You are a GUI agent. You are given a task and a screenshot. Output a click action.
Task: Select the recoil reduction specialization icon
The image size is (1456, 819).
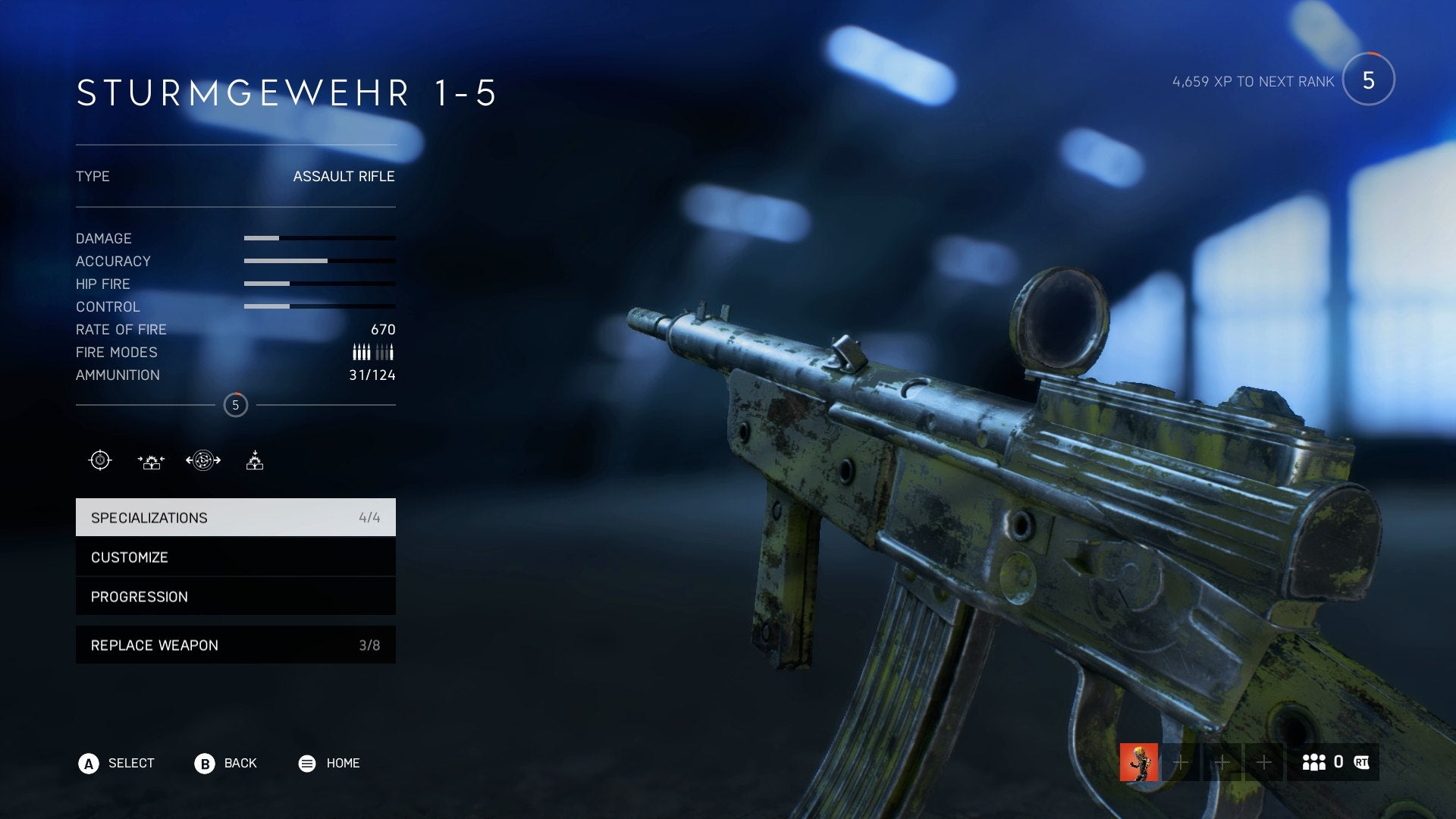(x=151, y=459)
